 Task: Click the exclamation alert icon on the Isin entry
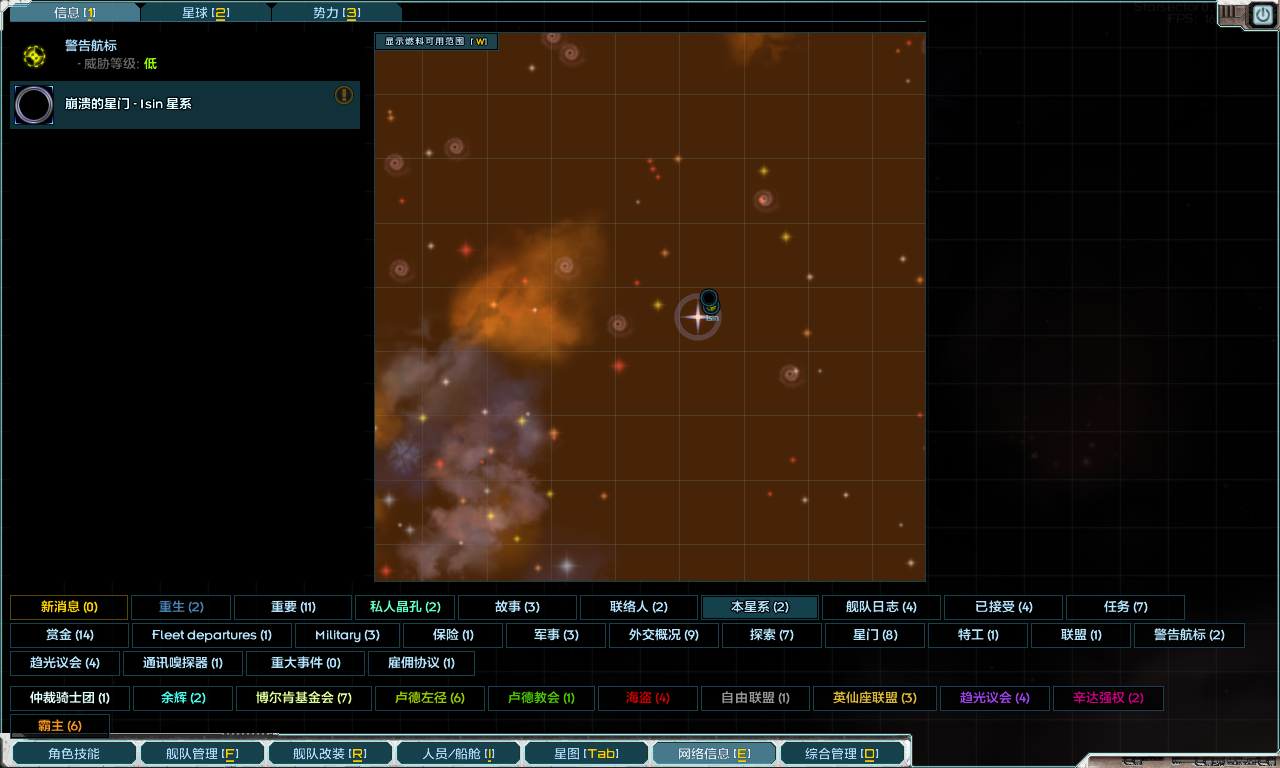tap(346, 95)
